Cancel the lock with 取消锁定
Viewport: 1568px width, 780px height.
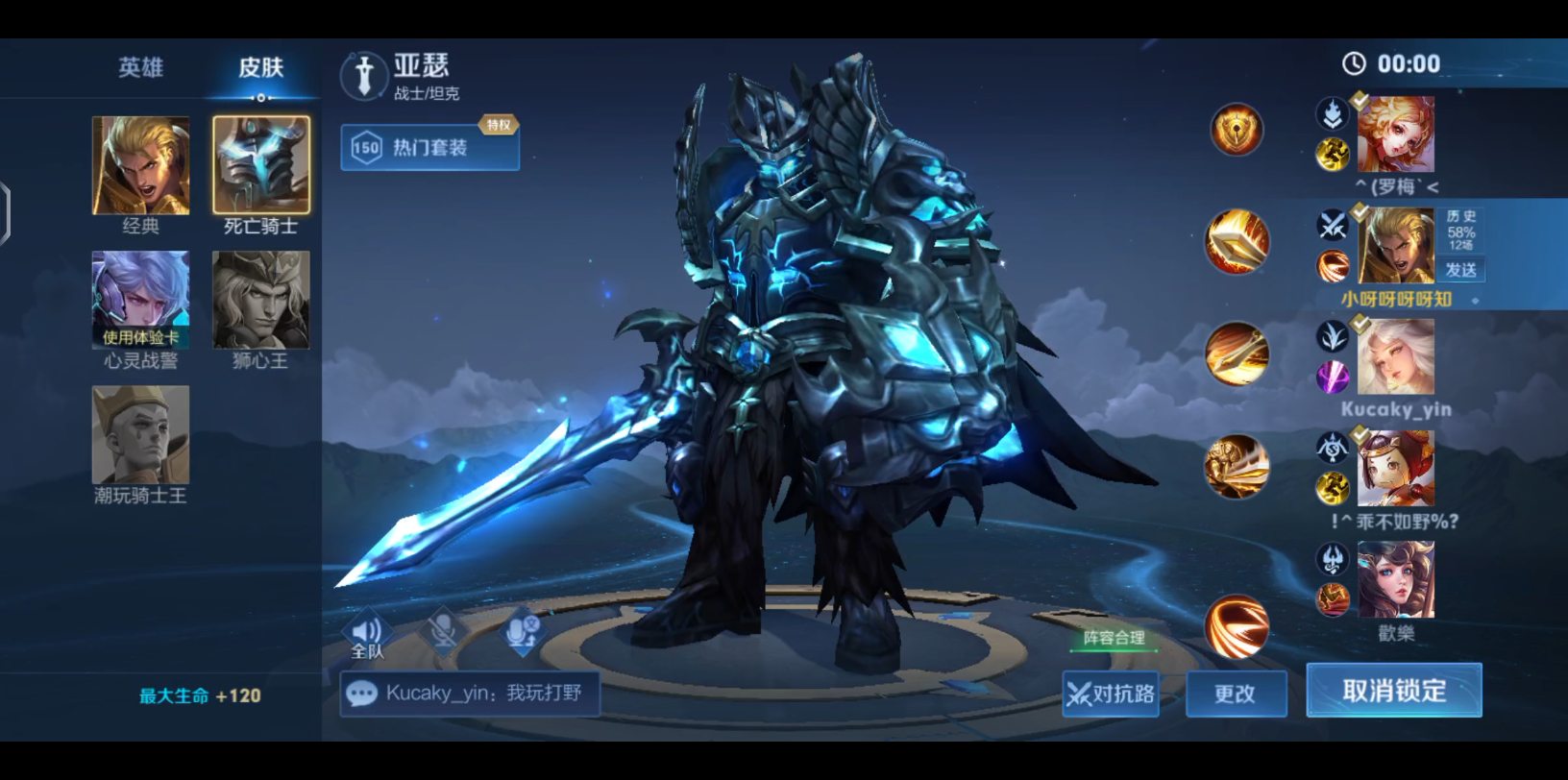(1393, 691)
